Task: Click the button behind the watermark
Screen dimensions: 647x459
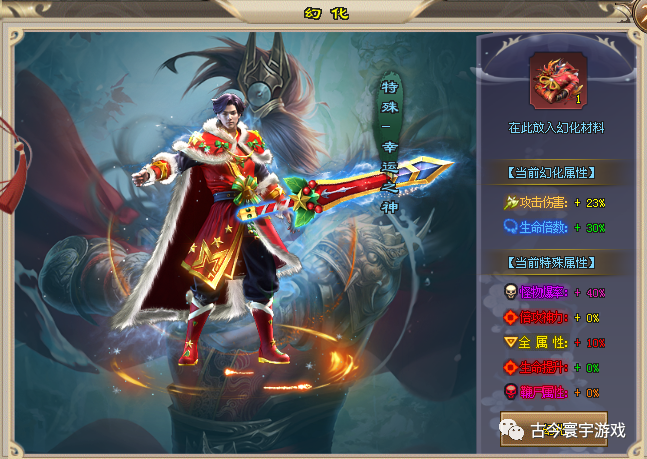Action: point(553,427)
